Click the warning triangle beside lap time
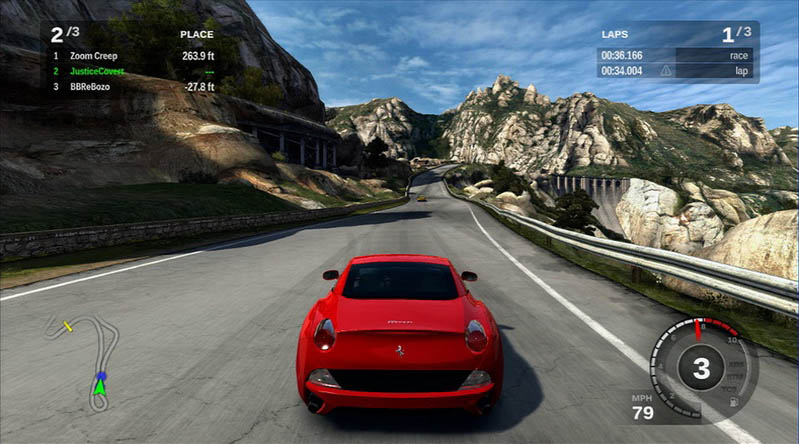The width and height of the screenshot is (799, 444). click(666, 71)
